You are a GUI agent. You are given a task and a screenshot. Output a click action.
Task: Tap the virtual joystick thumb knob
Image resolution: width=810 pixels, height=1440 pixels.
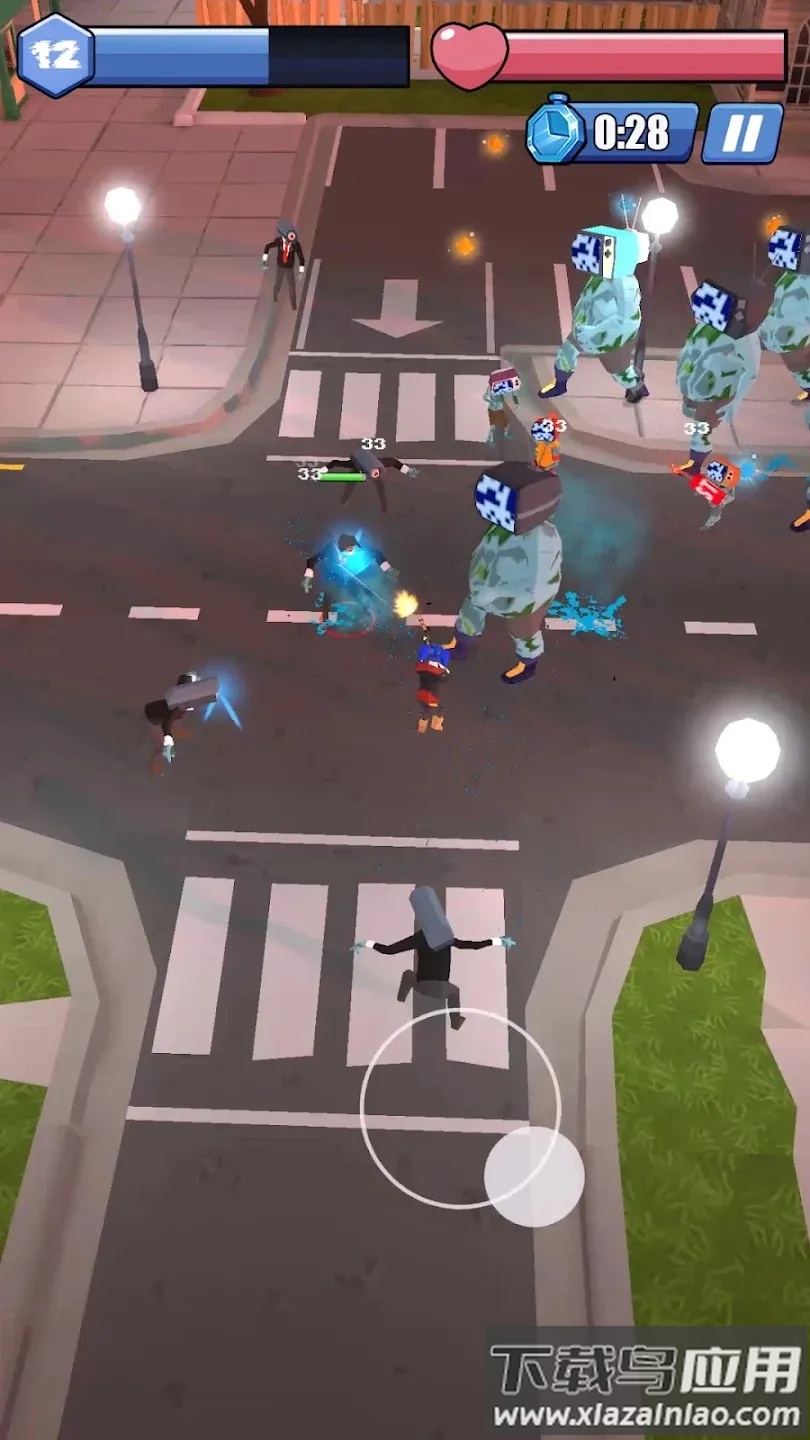[x=534, y=1176]
